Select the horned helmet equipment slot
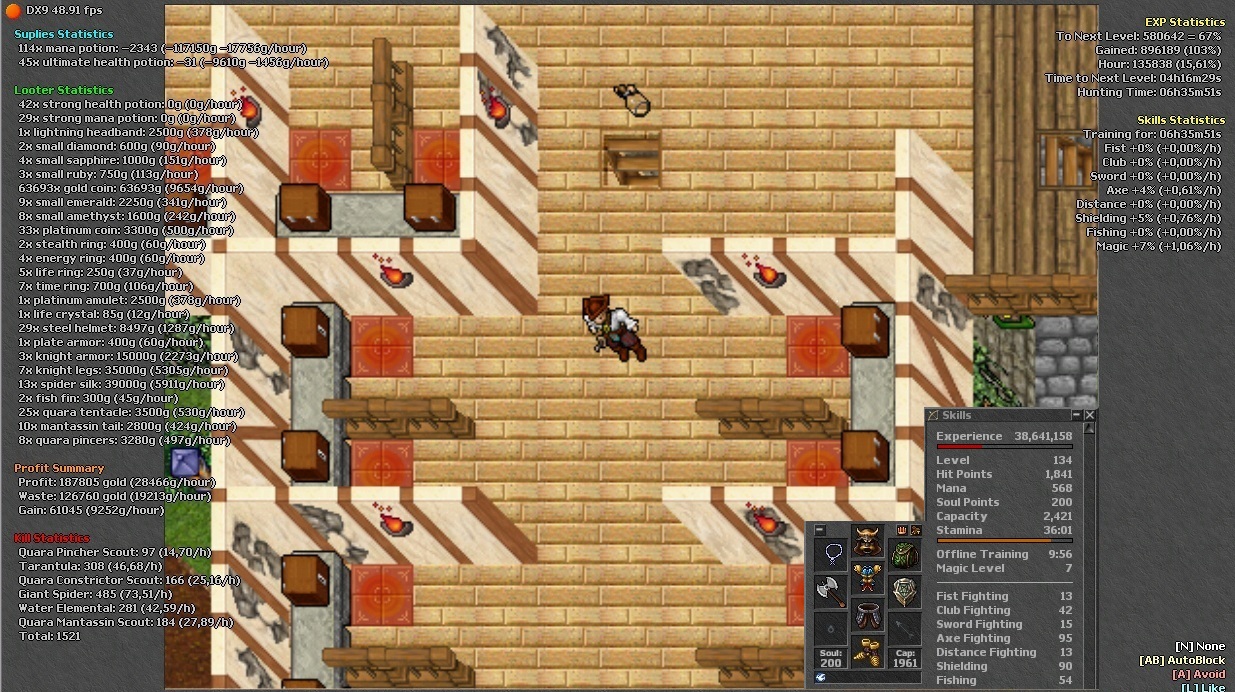Viewport: 1235px width, 692px height. coord(867,542)
